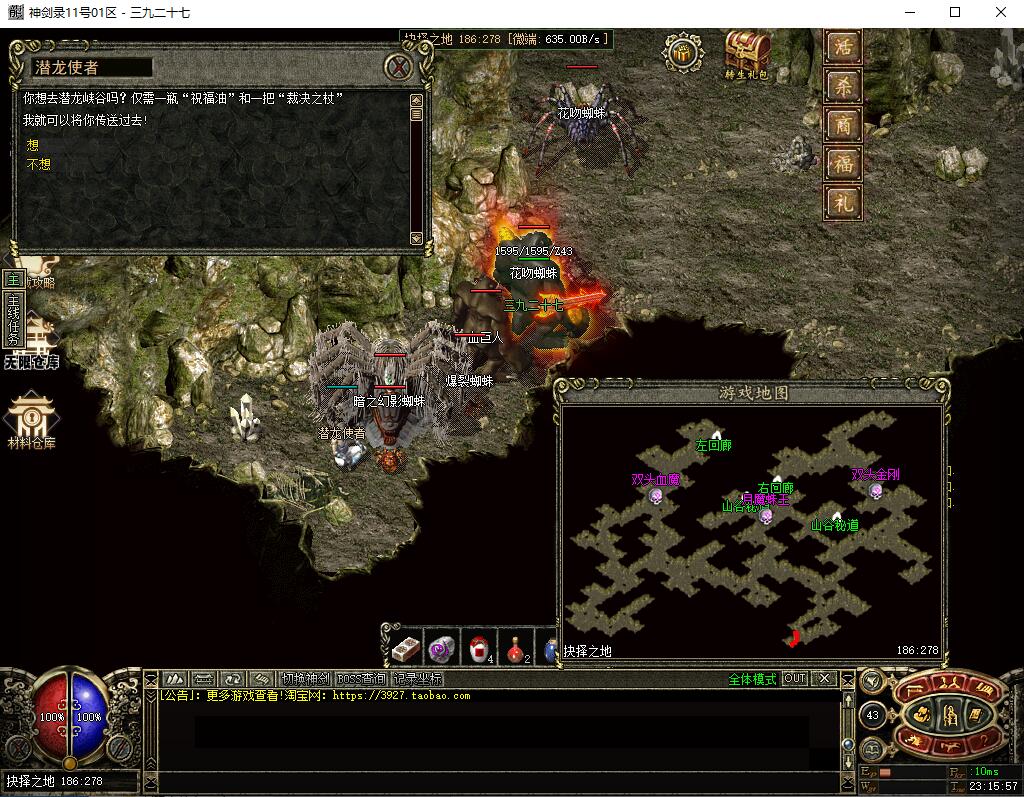Click the 左回廊 marker on the map
Image resolution: width=1024 pixels, height=797 pixels.
[714, 442]
